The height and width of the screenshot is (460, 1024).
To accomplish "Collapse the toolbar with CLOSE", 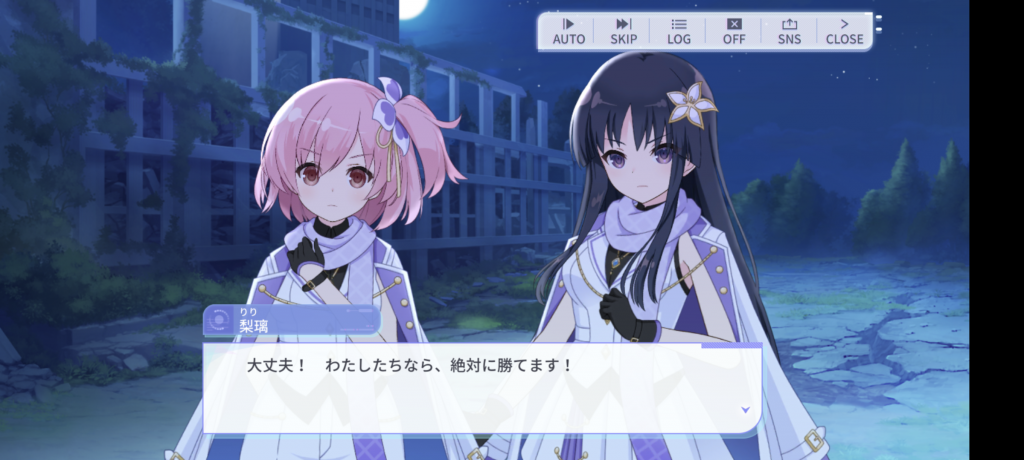I will [x=844, y=31].
